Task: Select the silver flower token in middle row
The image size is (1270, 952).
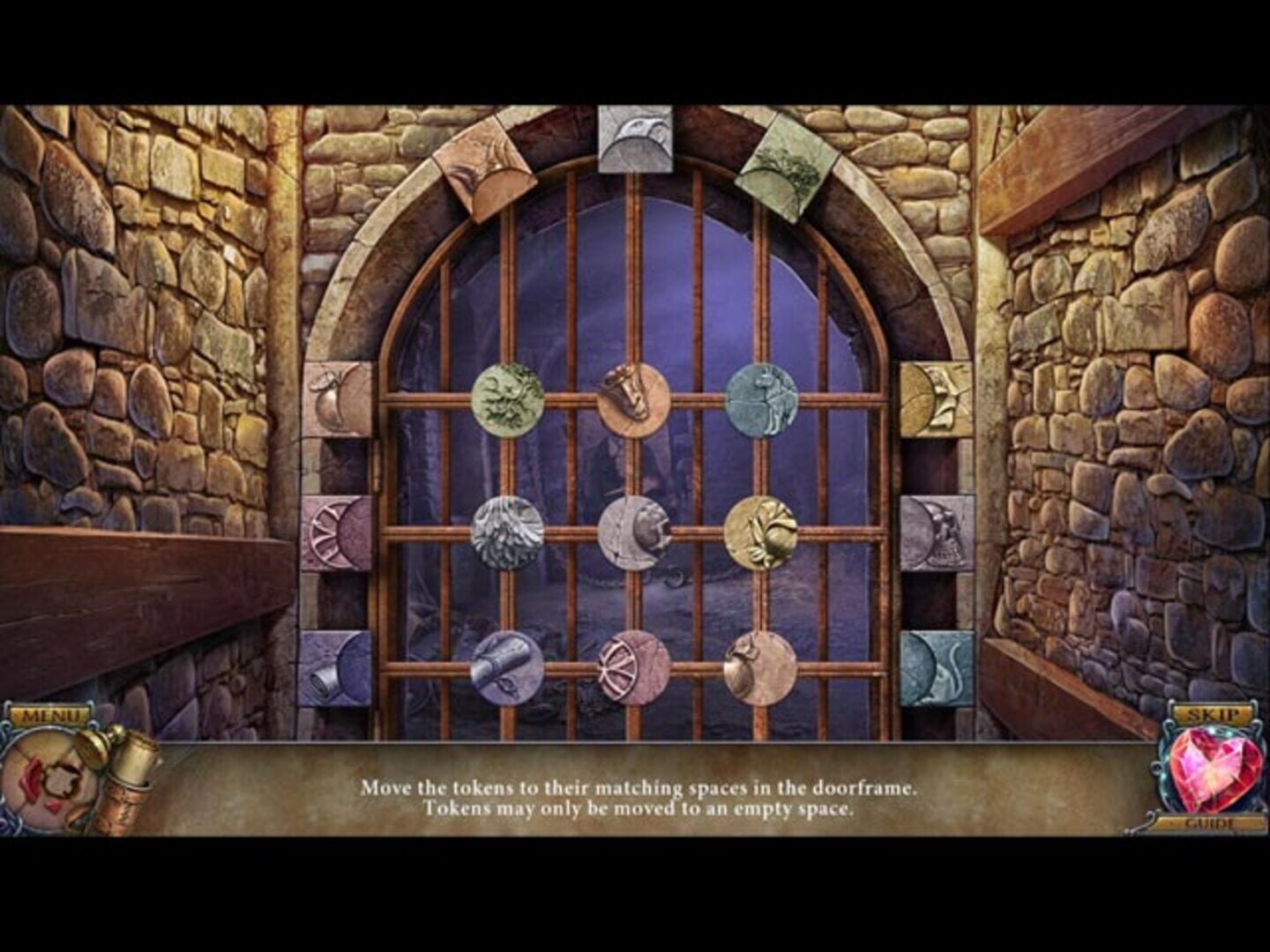Action: point(509,531)
